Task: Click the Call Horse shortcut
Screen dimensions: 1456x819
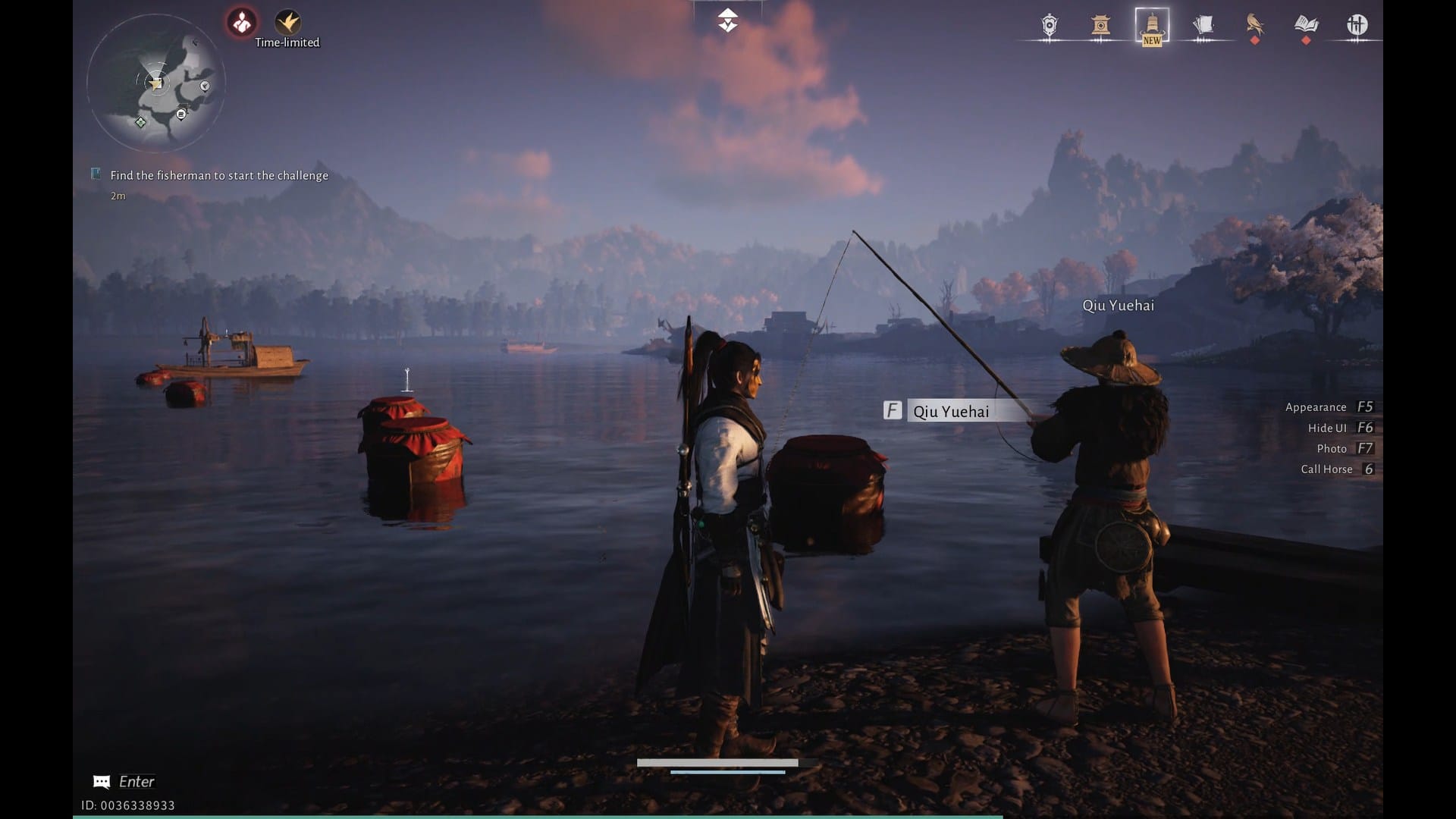Action: 1337,469
